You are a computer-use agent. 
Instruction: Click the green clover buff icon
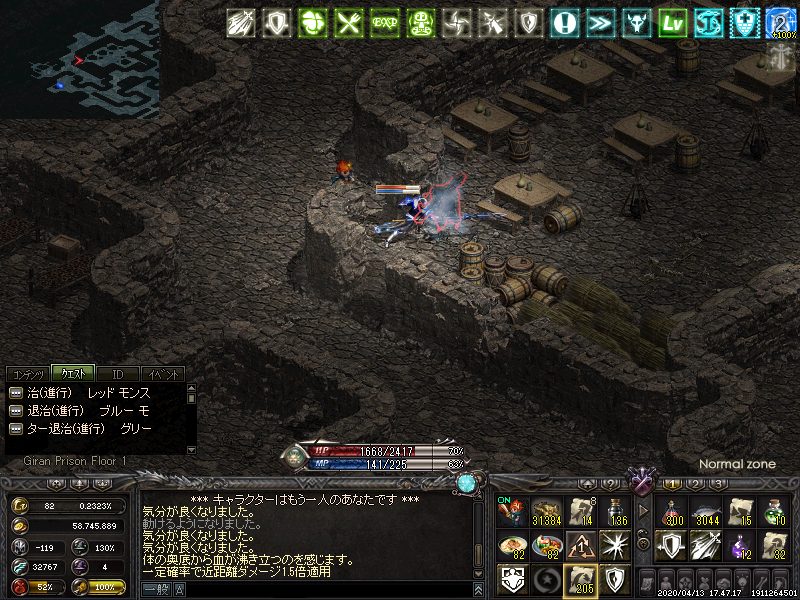coord(313,23)
